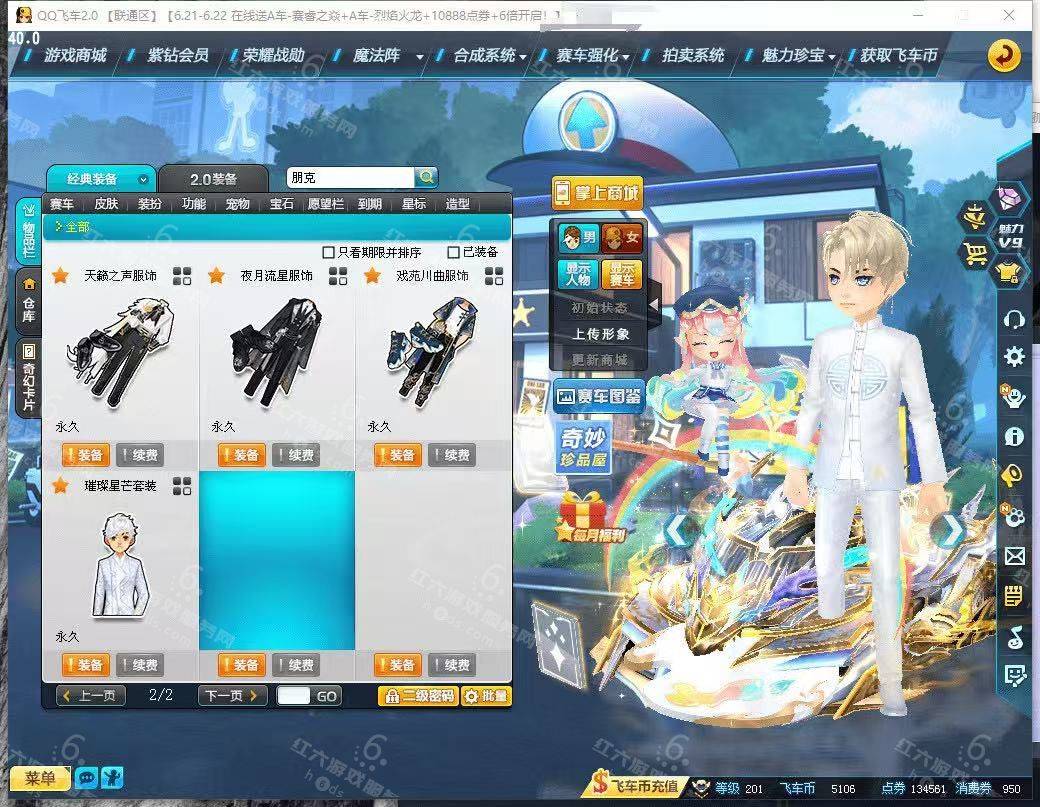Image resolution: width=1040 pixels, height=807 pixels.
Task: Select the 宝石 category tab
Action: click(x=281, y=204)
